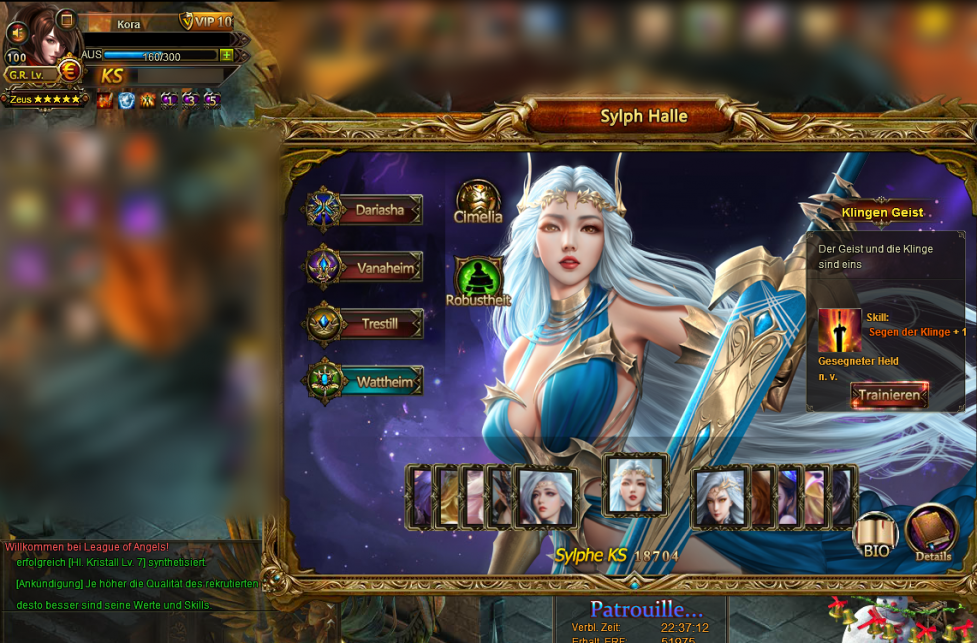Select the Trestill tab

coord(365,324)
